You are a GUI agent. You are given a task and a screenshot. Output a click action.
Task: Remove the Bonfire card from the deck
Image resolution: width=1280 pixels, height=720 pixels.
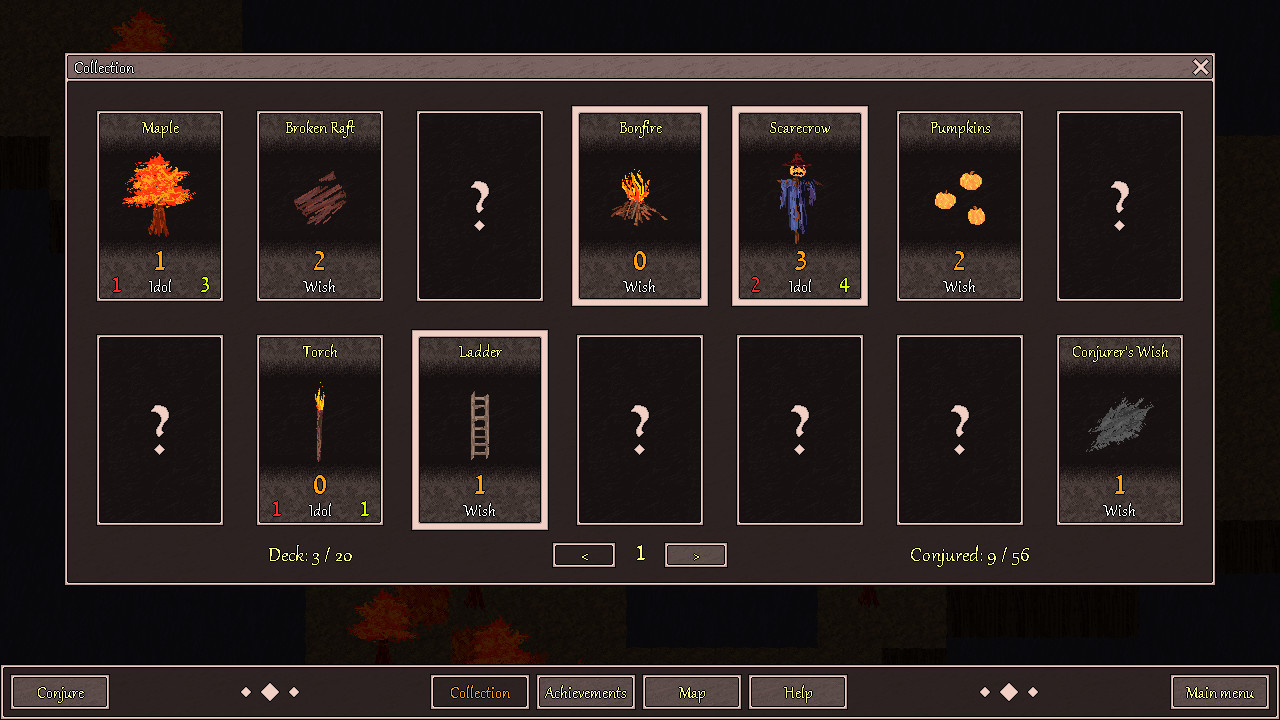(x=640, y=206)
